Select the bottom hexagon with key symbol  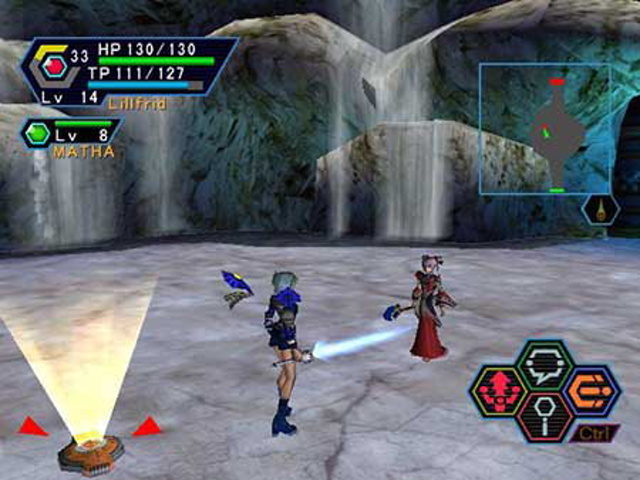[x=545, y=415]
